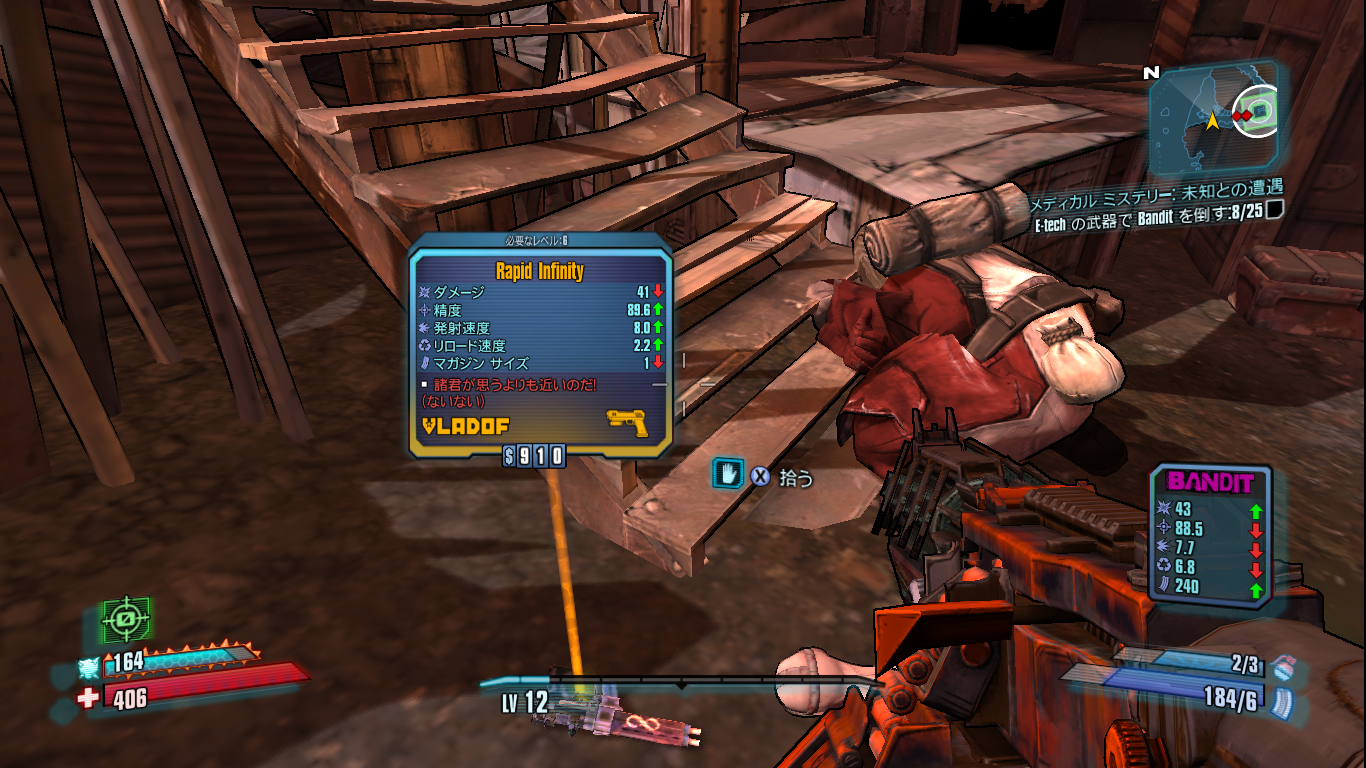Click the yellow pistol icon on the Vladof card
The width and height of the screenshot is (1366, 768).
(627, 423)
